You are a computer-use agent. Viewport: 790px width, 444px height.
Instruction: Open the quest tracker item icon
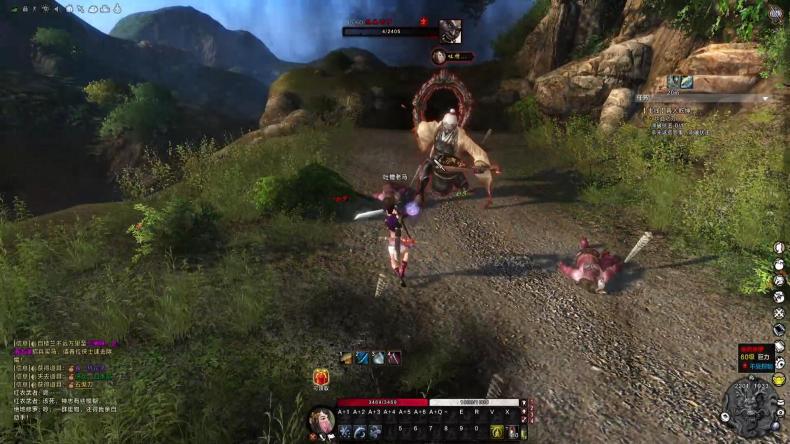coord(675,82)
